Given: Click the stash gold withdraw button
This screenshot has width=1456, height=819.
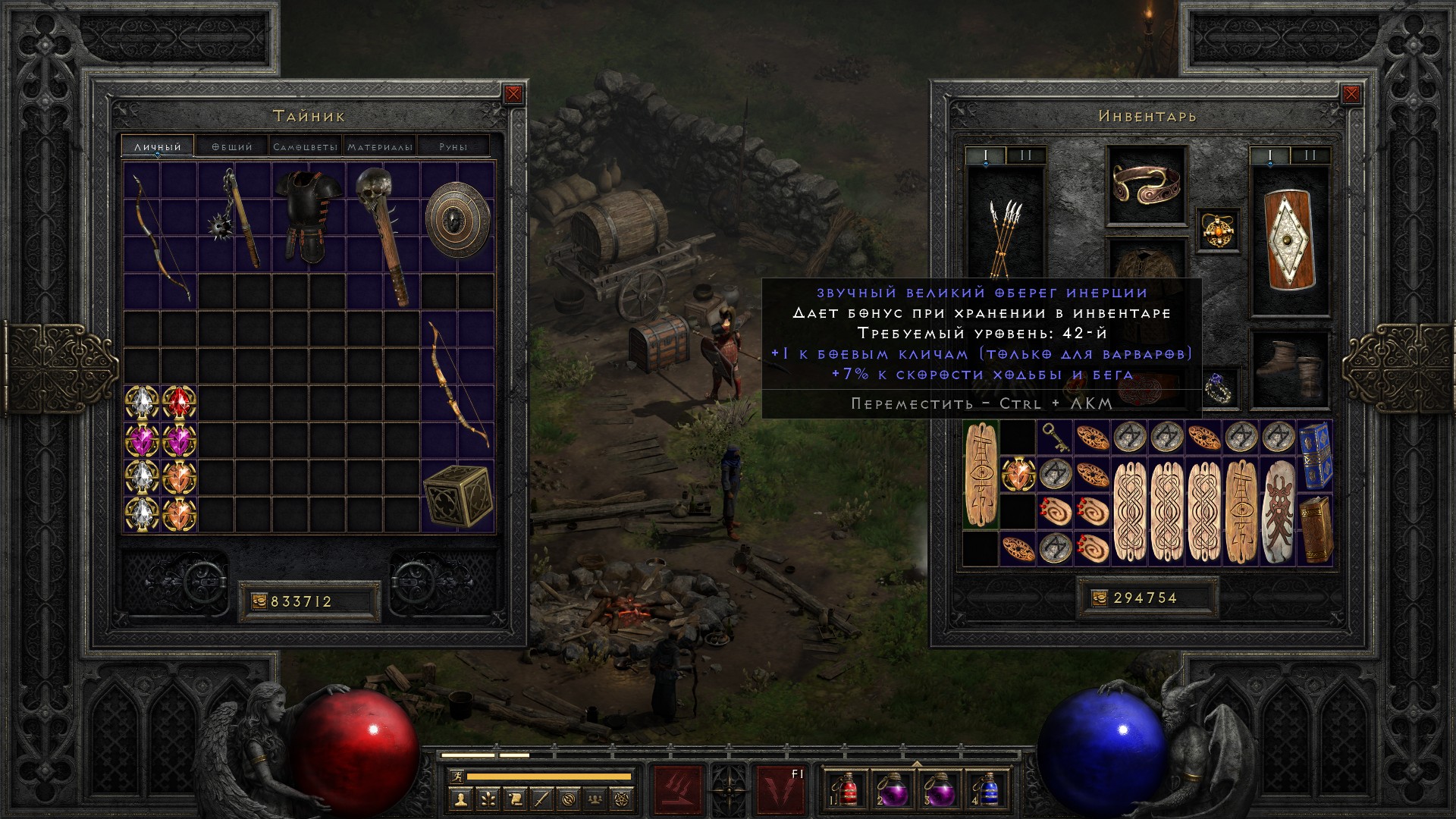Looking at the screenshot, I should point(259,601).
